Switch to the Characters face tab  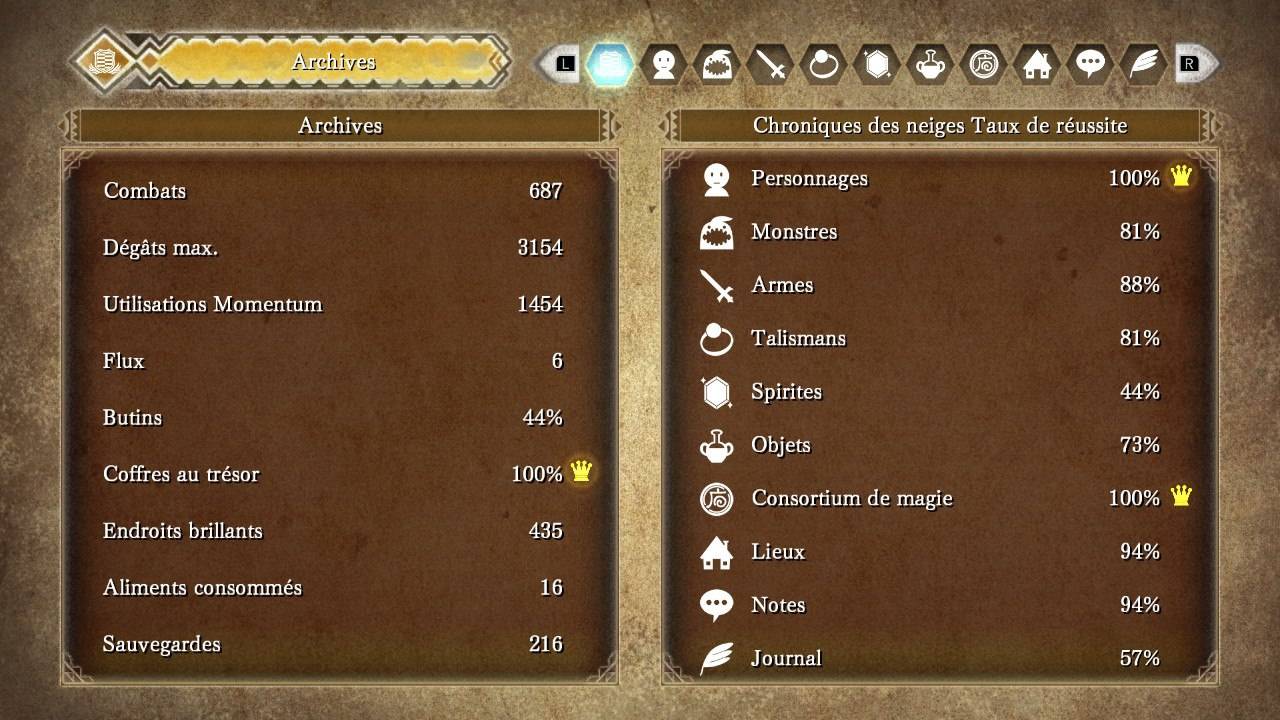coord(663,64)
